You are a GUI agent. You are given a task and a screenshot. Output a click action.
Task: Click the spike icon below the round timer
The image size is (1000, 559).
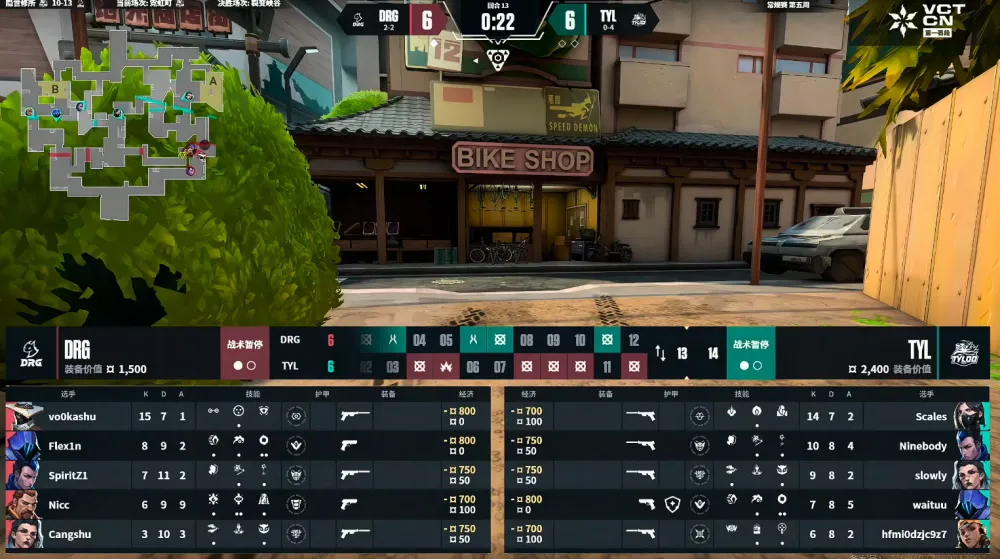pos(498,60)
